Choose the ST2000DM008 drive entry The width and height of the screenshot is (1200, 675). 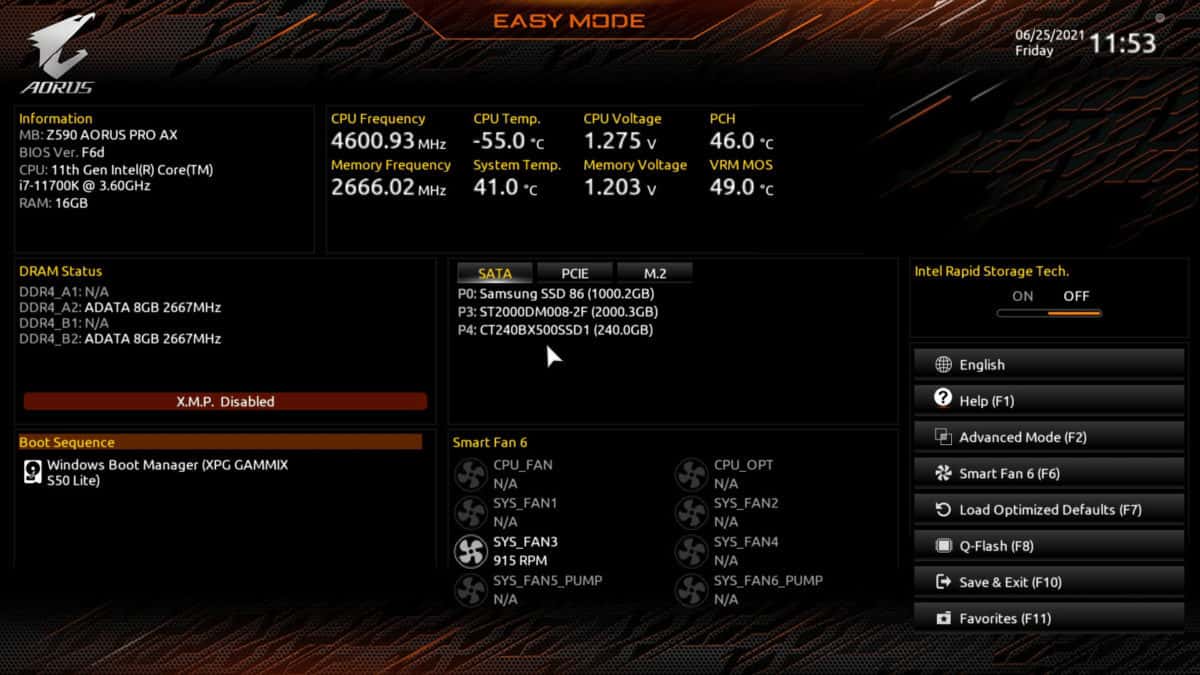(556, 312)
